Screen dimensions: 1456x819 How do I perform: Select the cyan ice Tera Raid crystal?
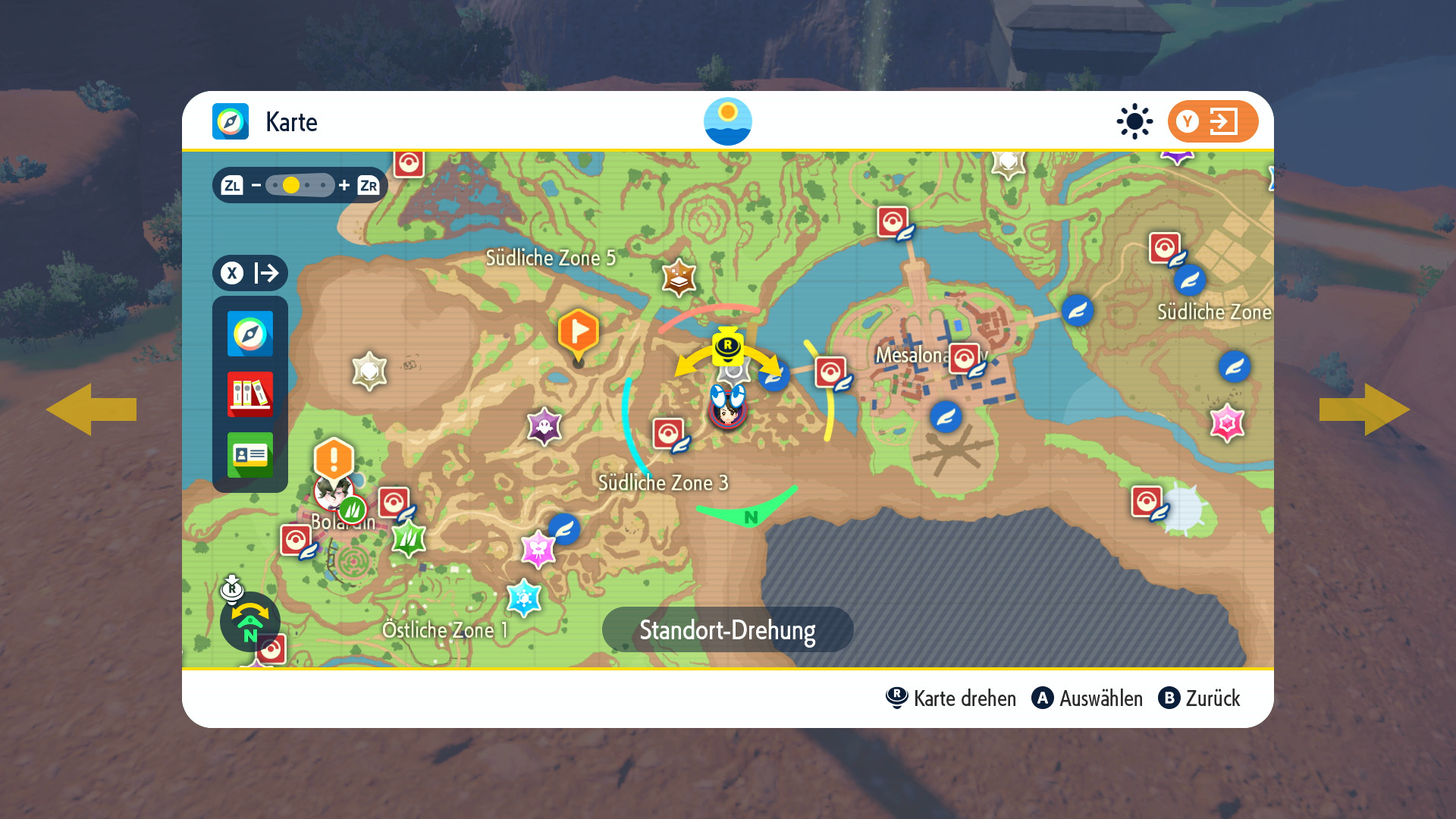523,598
